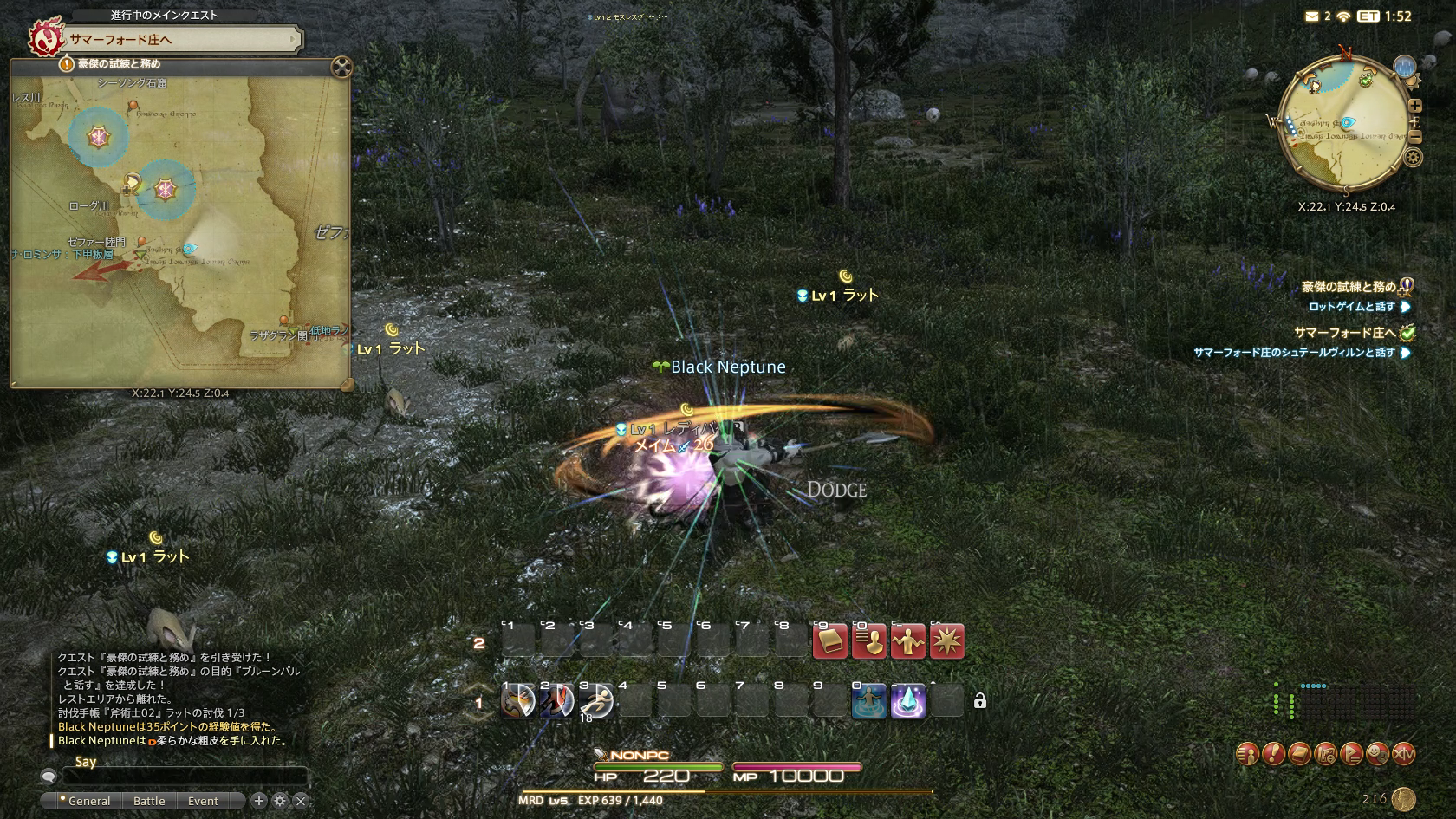Open chat log gear settings
This screenshot has height=819, width=1456.
pyautogui.click(x=280, y=801)
